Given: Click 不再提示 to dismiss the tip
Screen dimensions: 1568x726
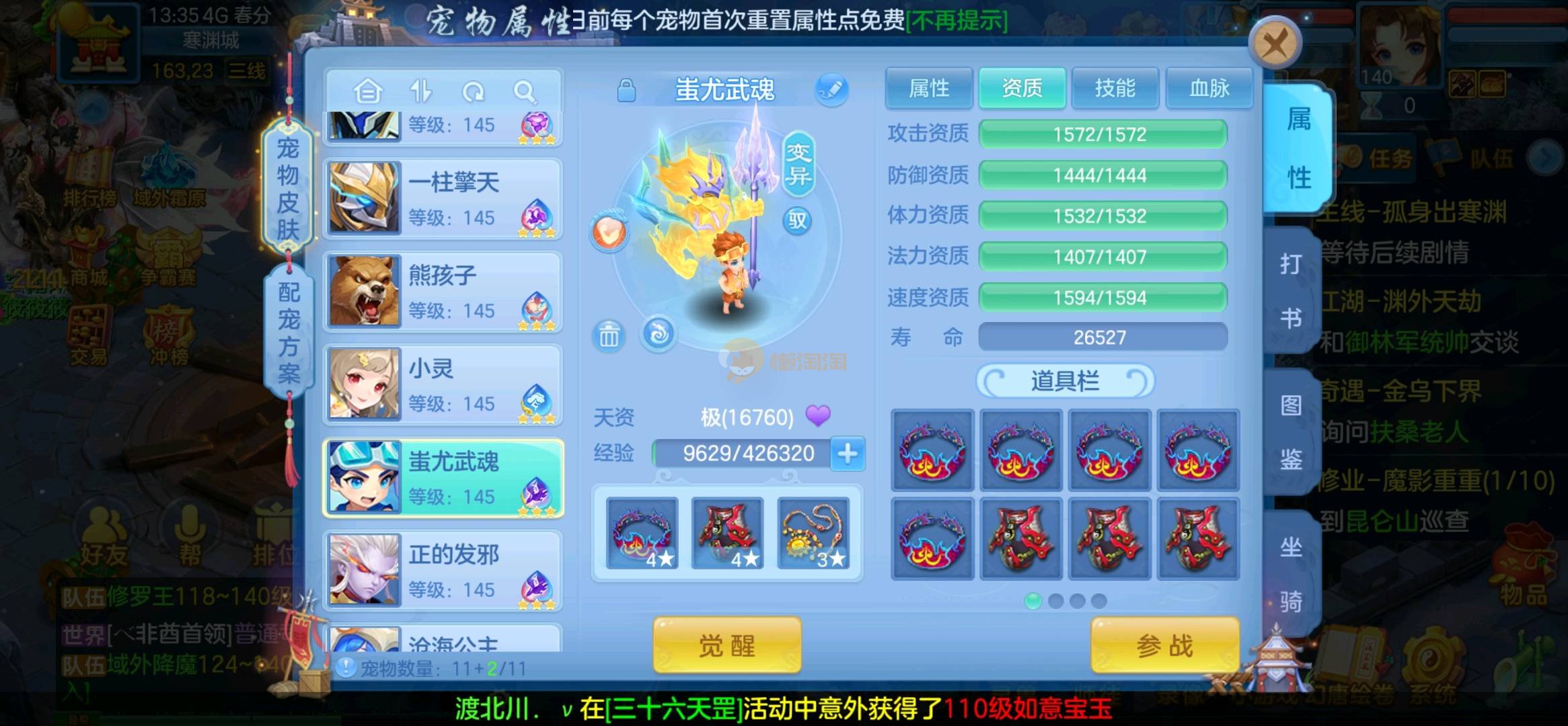Looking at the screenshot, I should coord(957,21).
